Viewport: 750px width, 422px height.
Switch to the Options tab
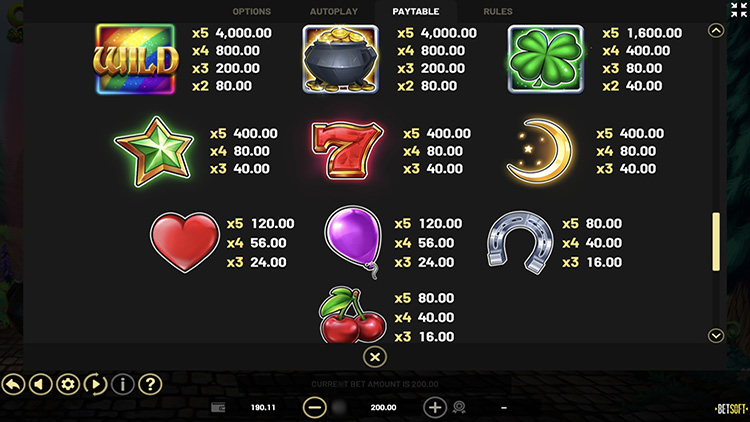pos(251,12)
